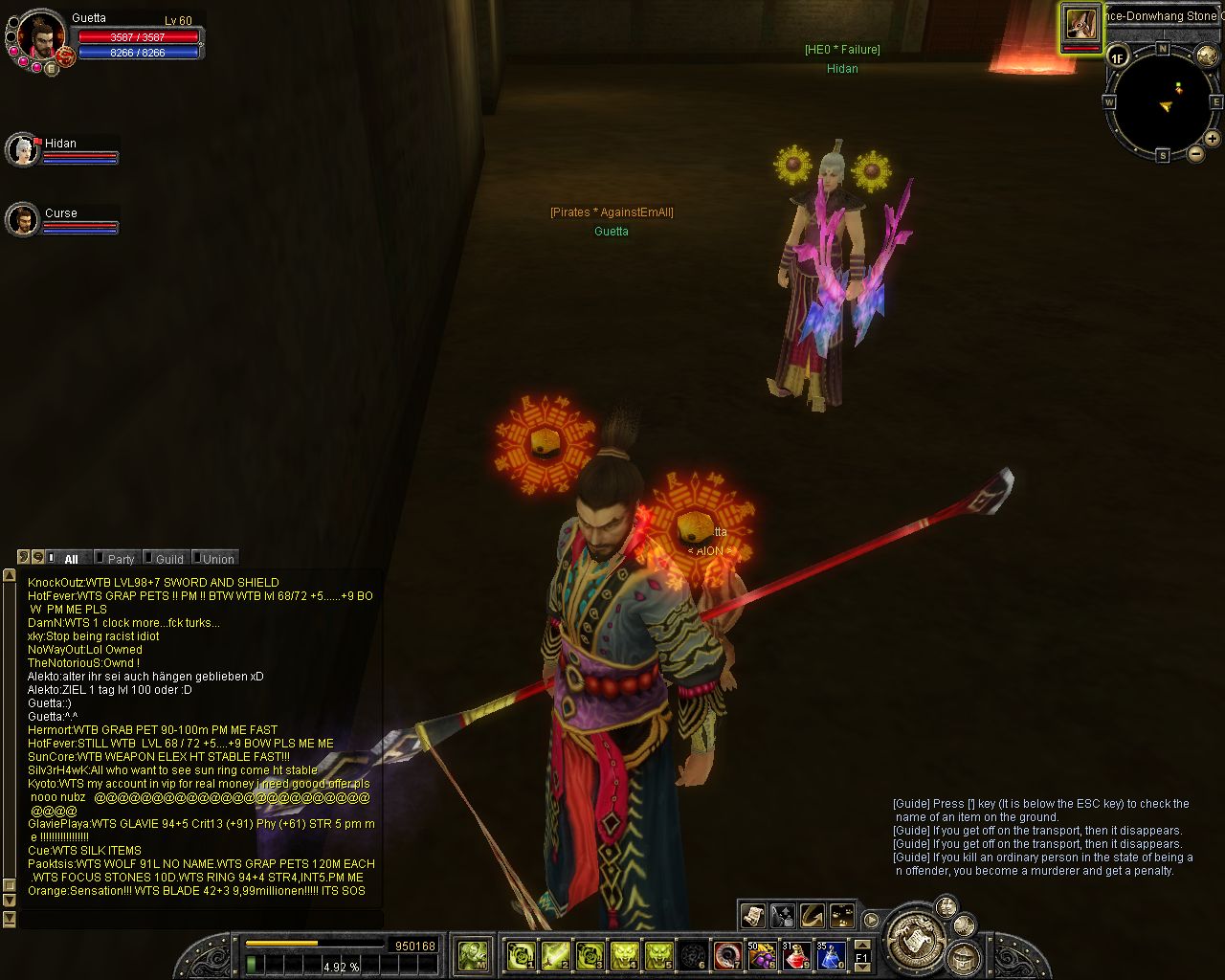Image resolution: width=1225 pixels, height=980 pixels.
Task: Select the pet portrait icon
Action: [1081, 24]
